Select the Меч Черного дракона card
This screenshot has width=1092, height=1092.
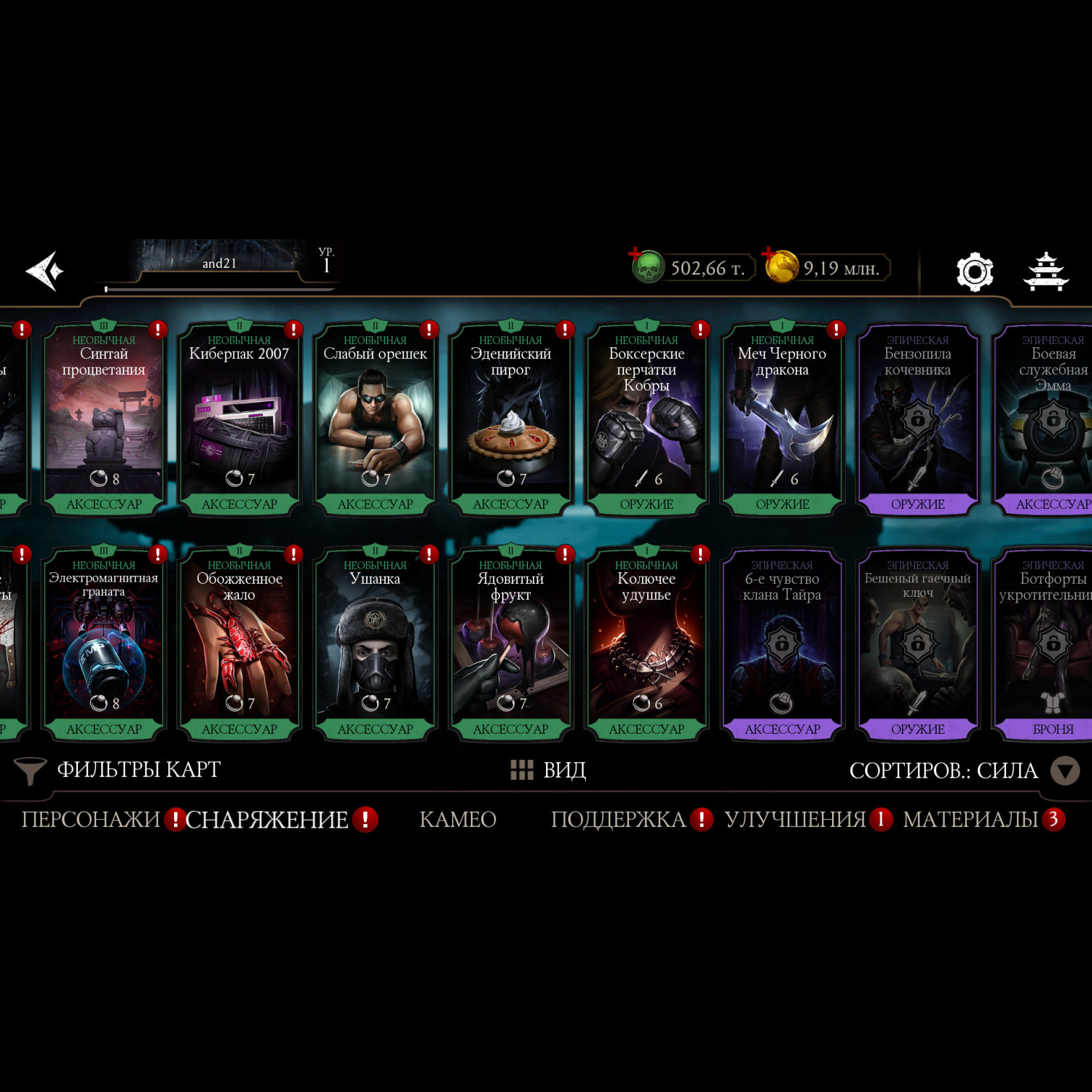click(782, 420)
